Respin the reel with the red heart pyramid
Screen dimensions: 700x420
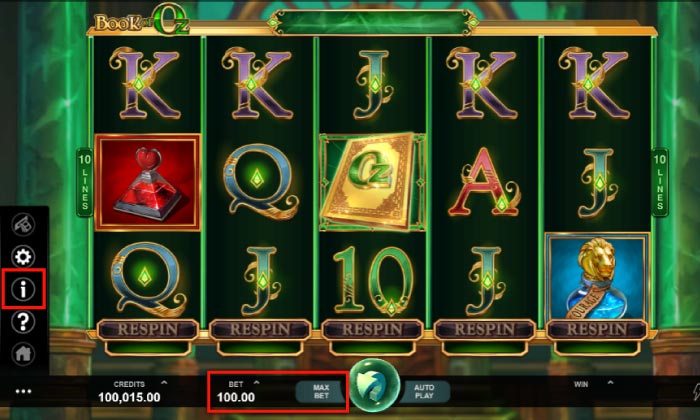[x=147, y=327]
